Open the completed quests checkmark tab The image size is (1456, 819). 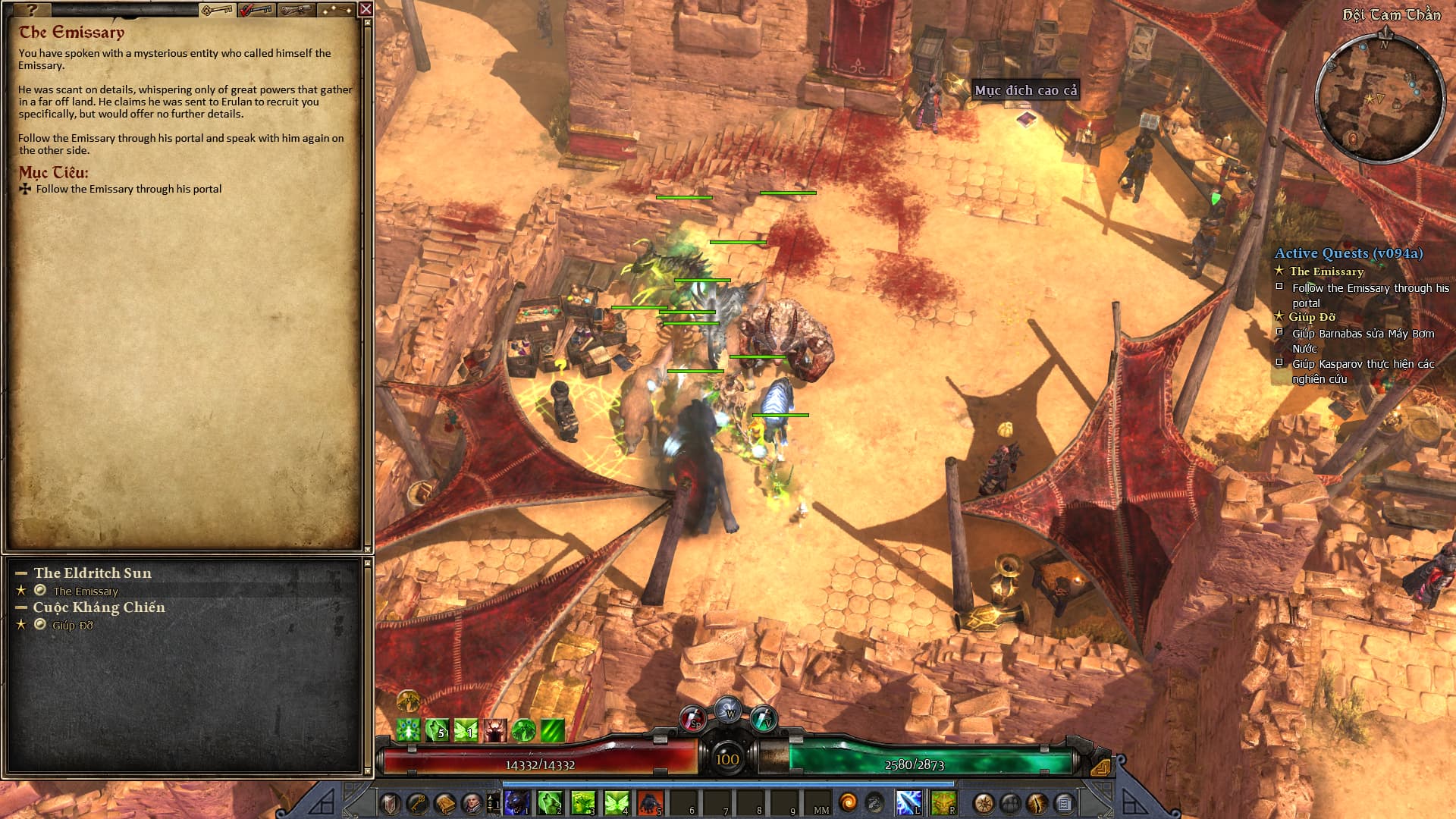(x=256, y=10)
